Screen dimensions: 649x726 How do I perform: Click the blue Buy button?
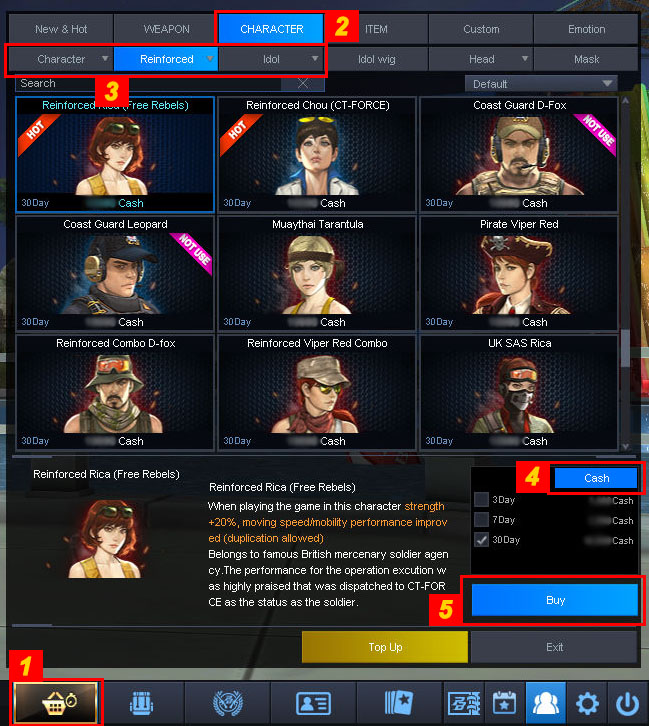tap(554, 600)
